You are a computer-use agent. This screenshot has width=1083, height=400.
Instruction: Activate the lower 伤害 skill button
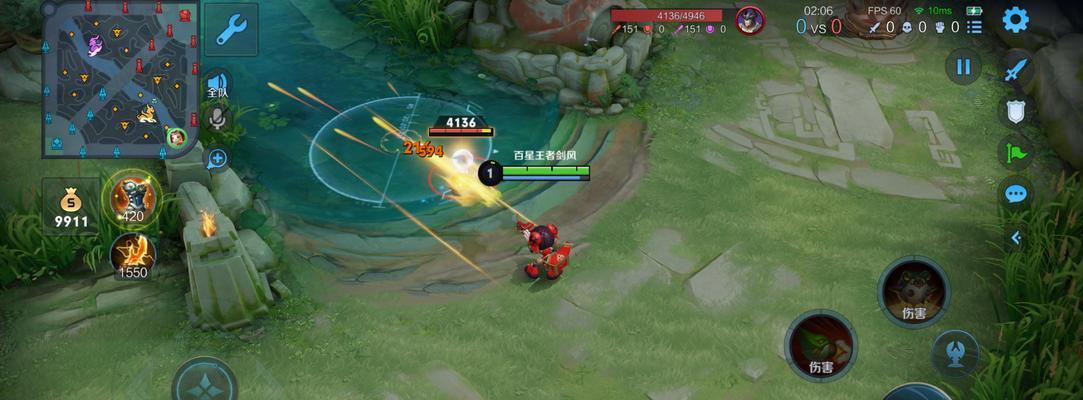coord(821,345)
